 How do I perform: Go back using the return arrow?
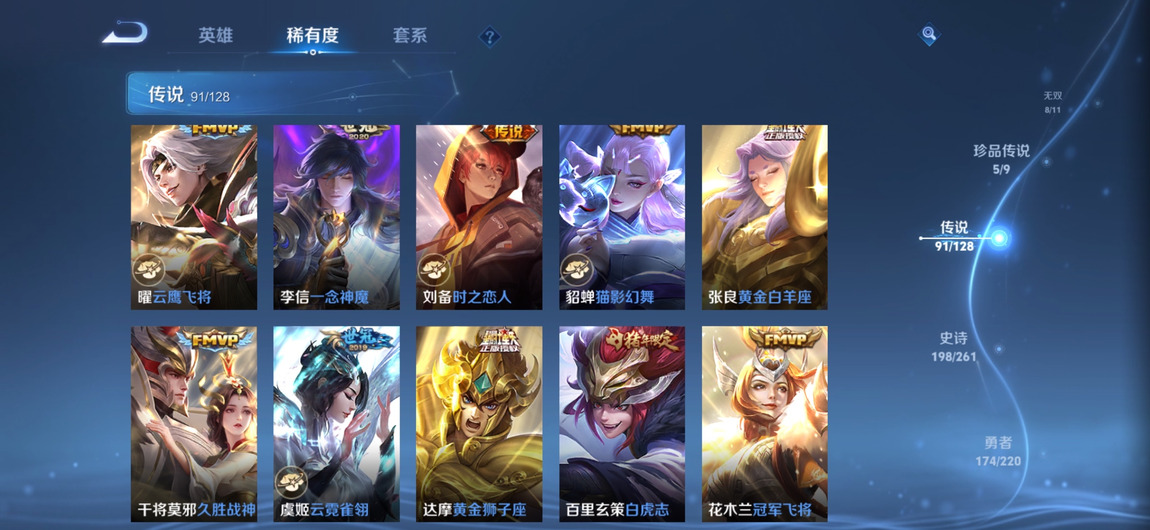(126, 34)
